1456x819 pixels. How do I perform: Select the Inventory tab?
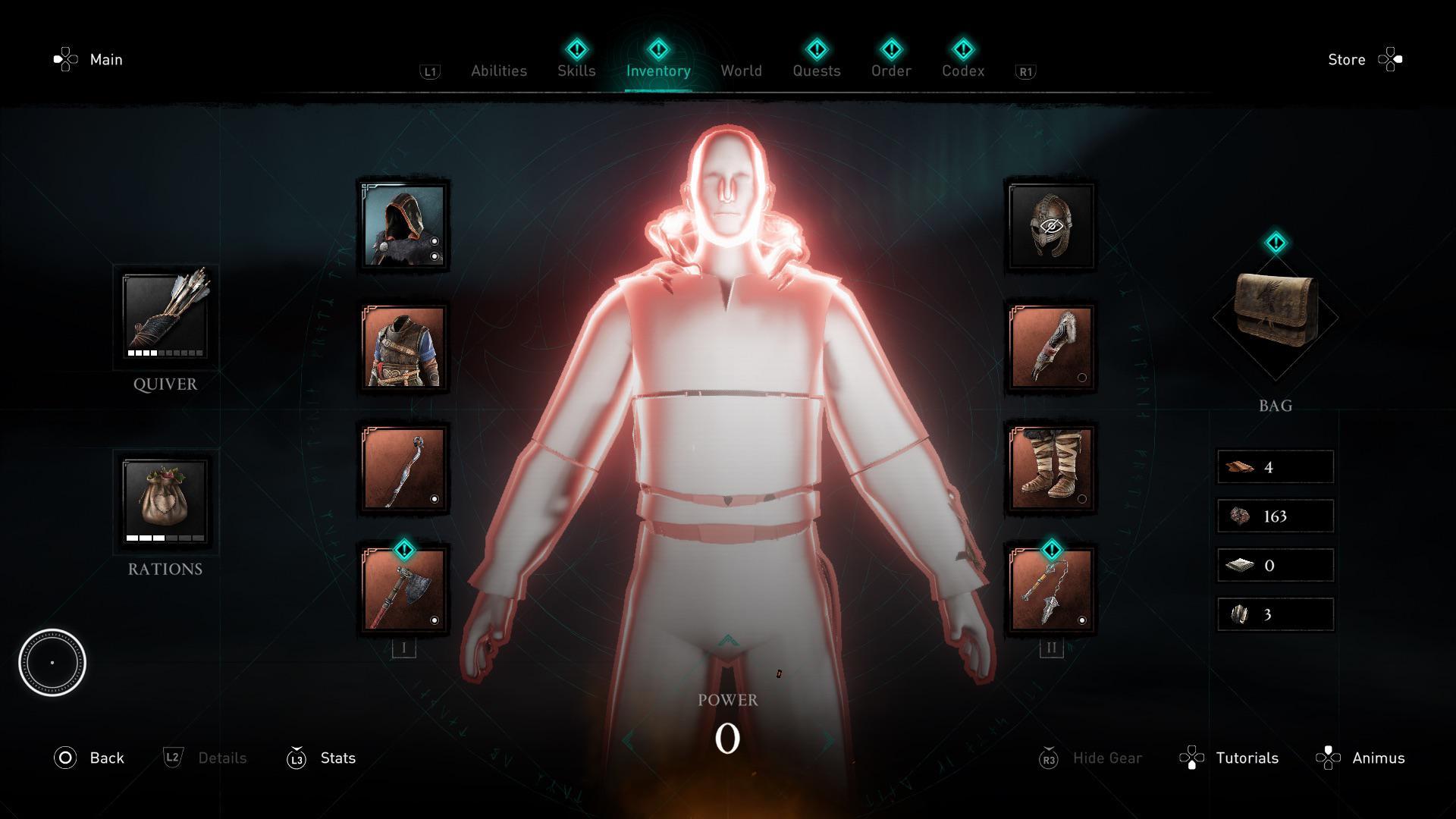pos(658,71)
